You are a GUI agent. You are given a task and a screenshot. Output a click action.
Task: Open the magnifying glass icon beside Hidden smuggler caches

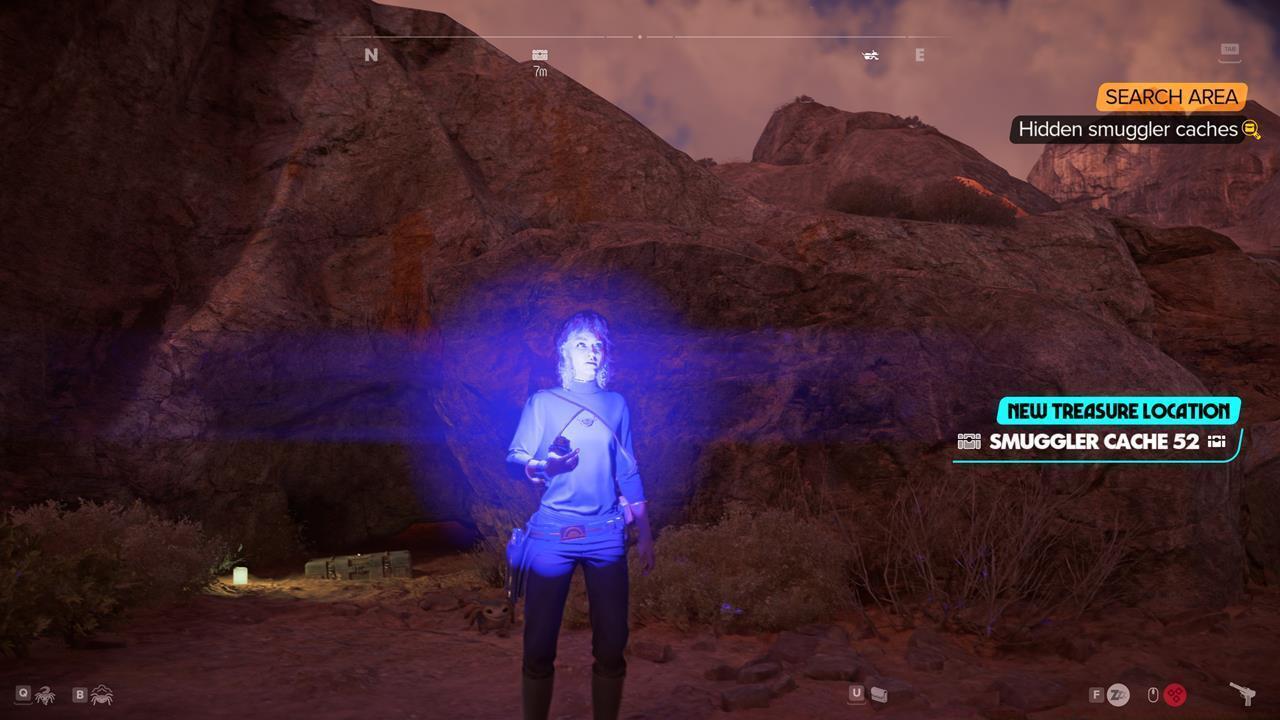click(1248, 129)
